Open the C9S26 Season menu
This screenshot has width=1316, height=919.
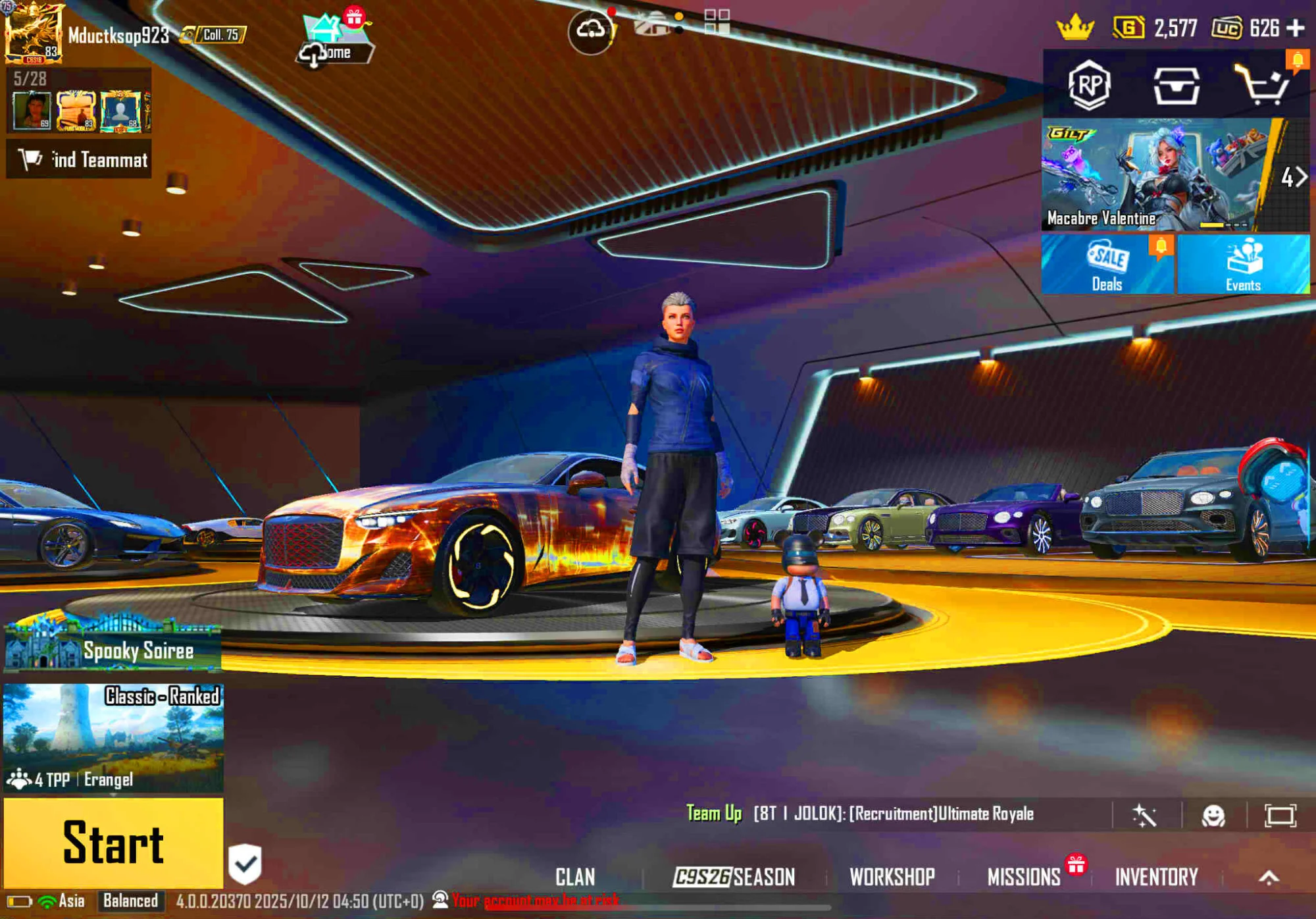734,877
